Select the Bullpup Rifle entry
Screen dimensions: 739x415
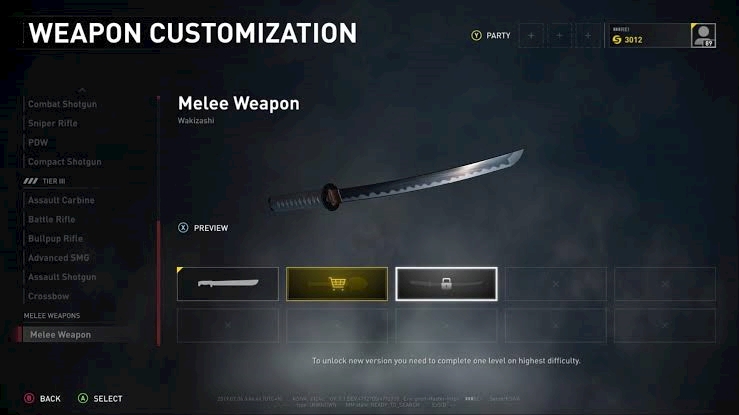(x=54, y=238)
